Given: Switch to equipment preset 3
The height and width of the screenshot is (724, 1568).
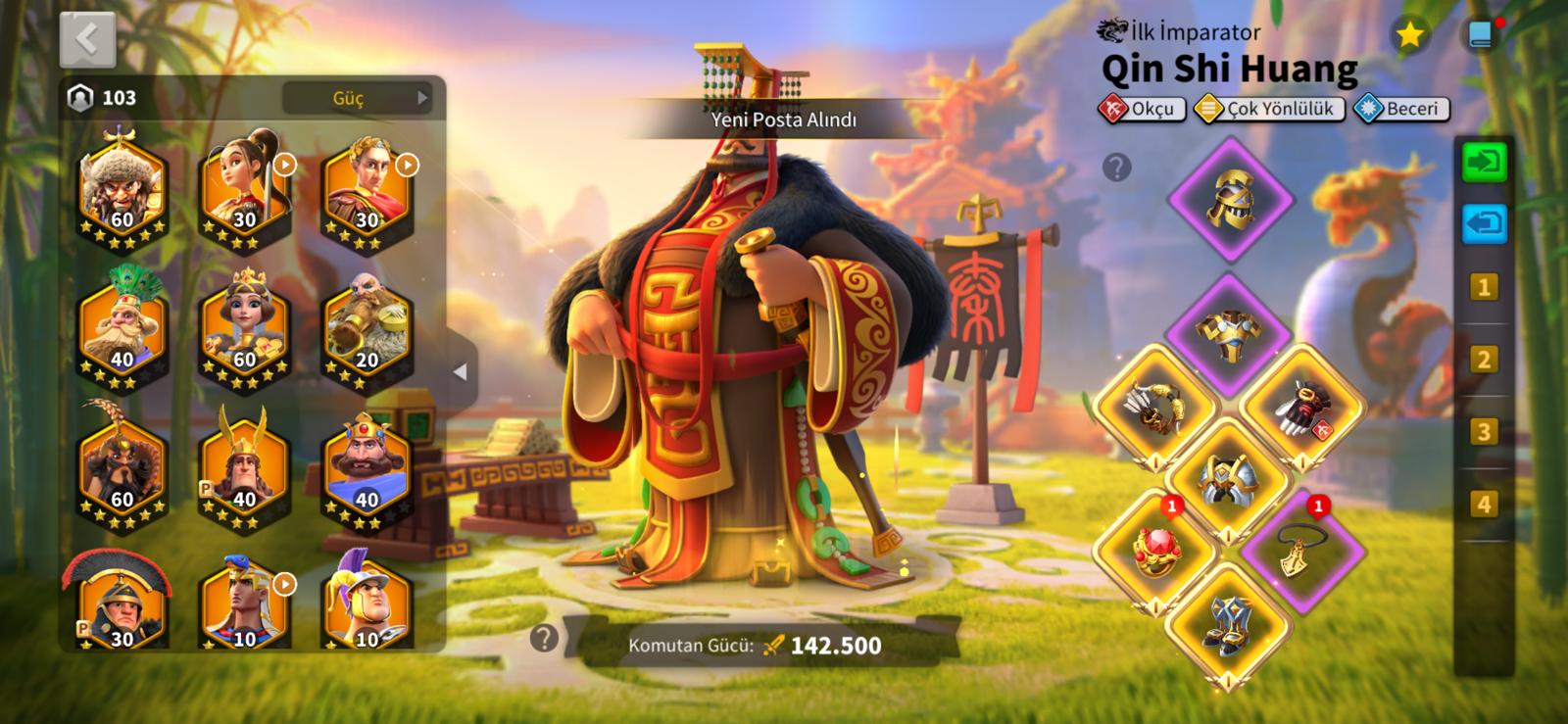Looking at the screenshot, I should [1483, 432].
